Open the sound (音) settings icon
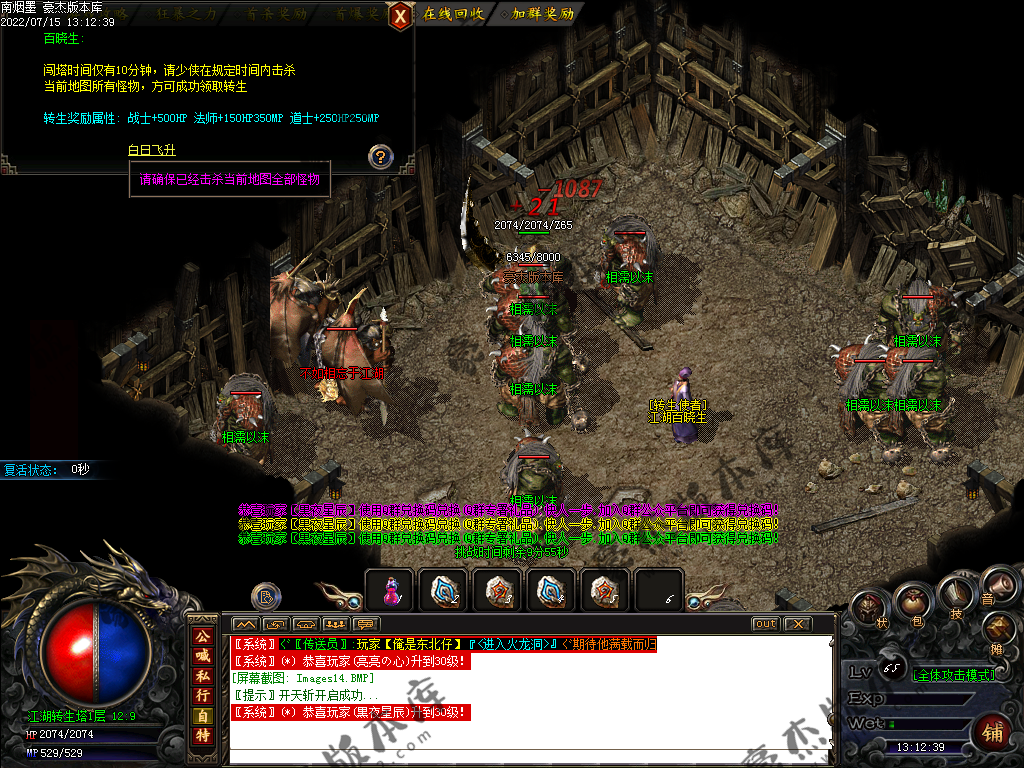The width and height of the screenshot is (1024, 768). click(994, 585)
